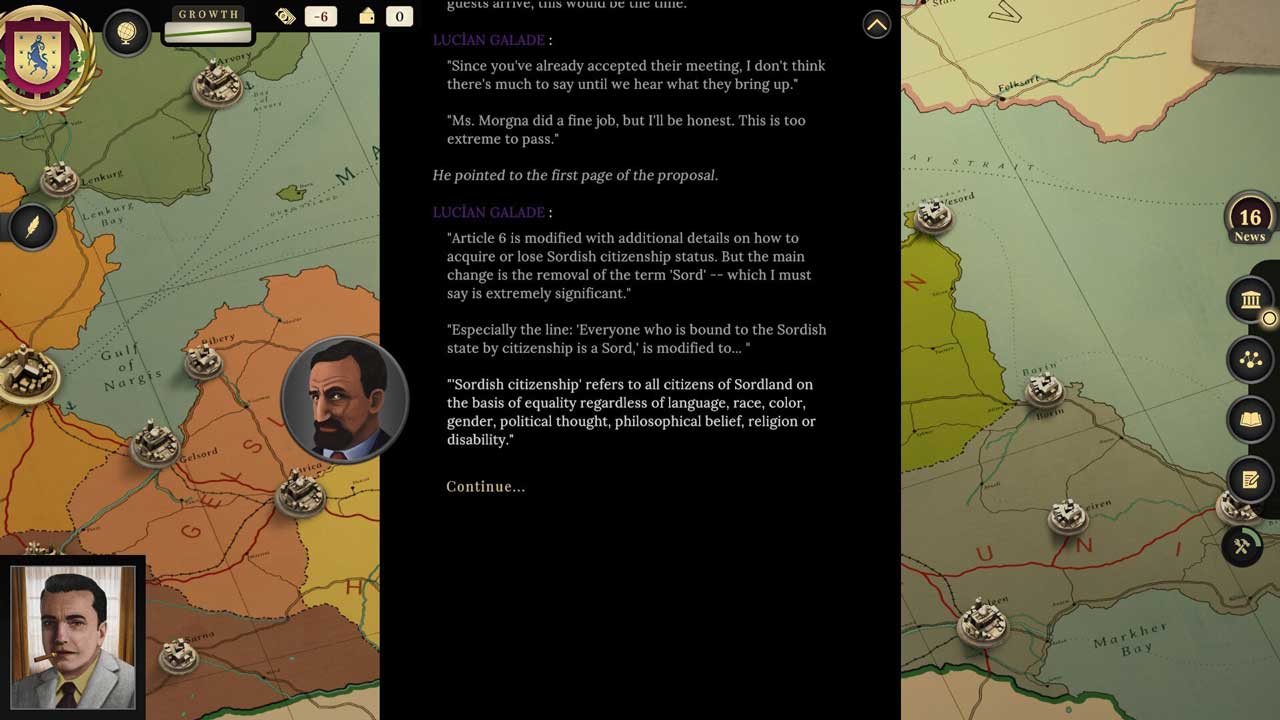Continue the dialogue with Lucian Galade
The image size is (1280, 720).
pos(485,487)
